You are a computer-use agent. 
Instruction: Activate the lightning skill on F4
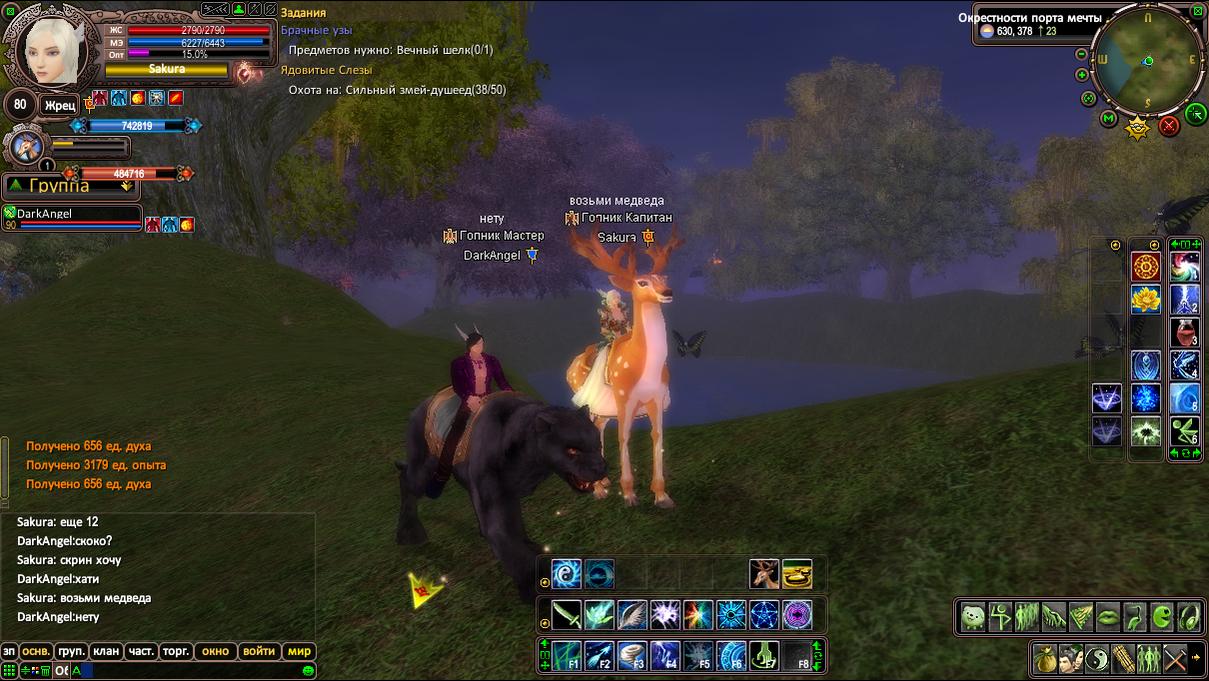coord(666,655)
